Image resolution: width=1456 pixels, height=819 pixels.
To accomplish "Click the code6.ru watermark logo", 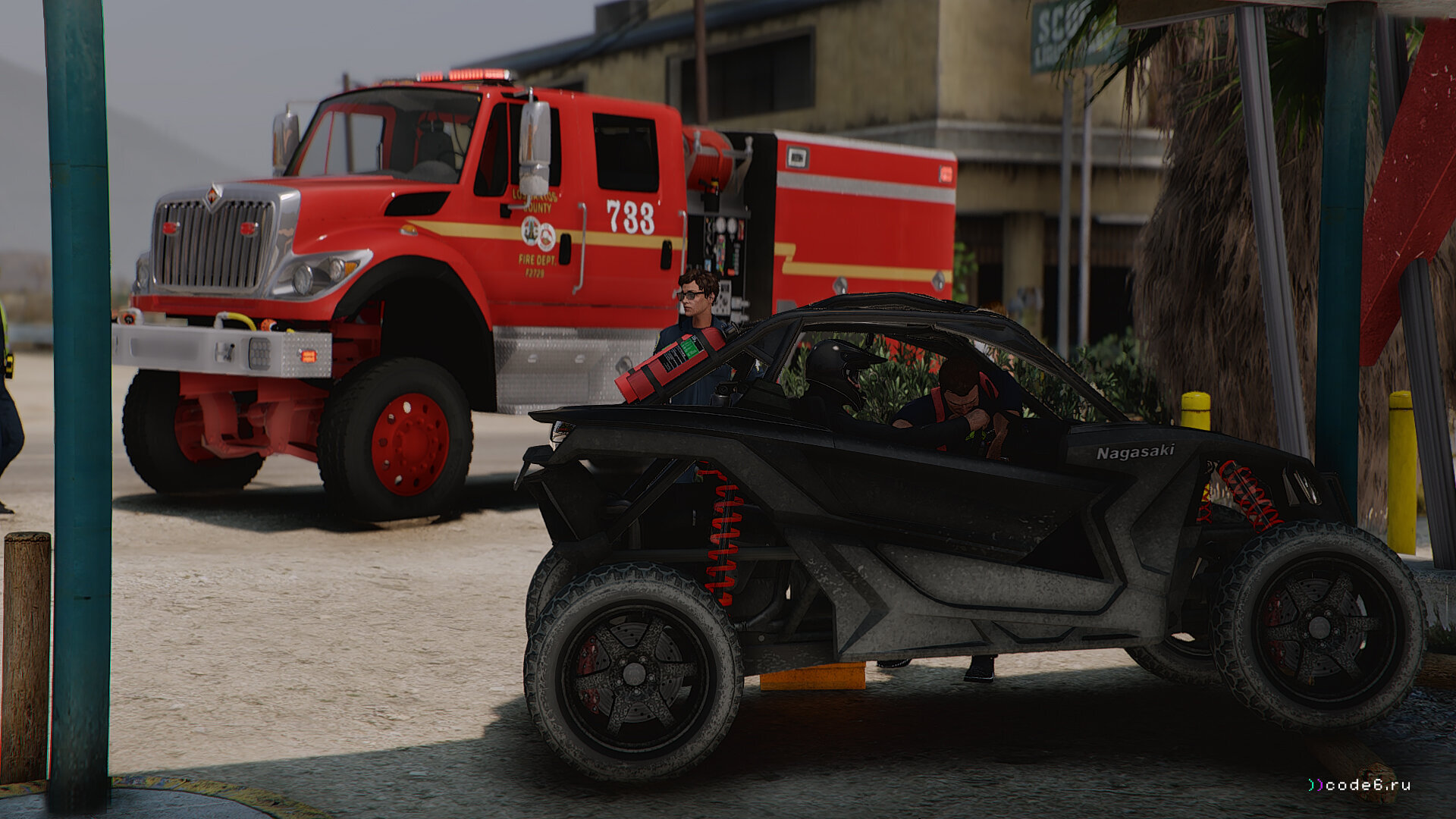I will coord(1359,785).
